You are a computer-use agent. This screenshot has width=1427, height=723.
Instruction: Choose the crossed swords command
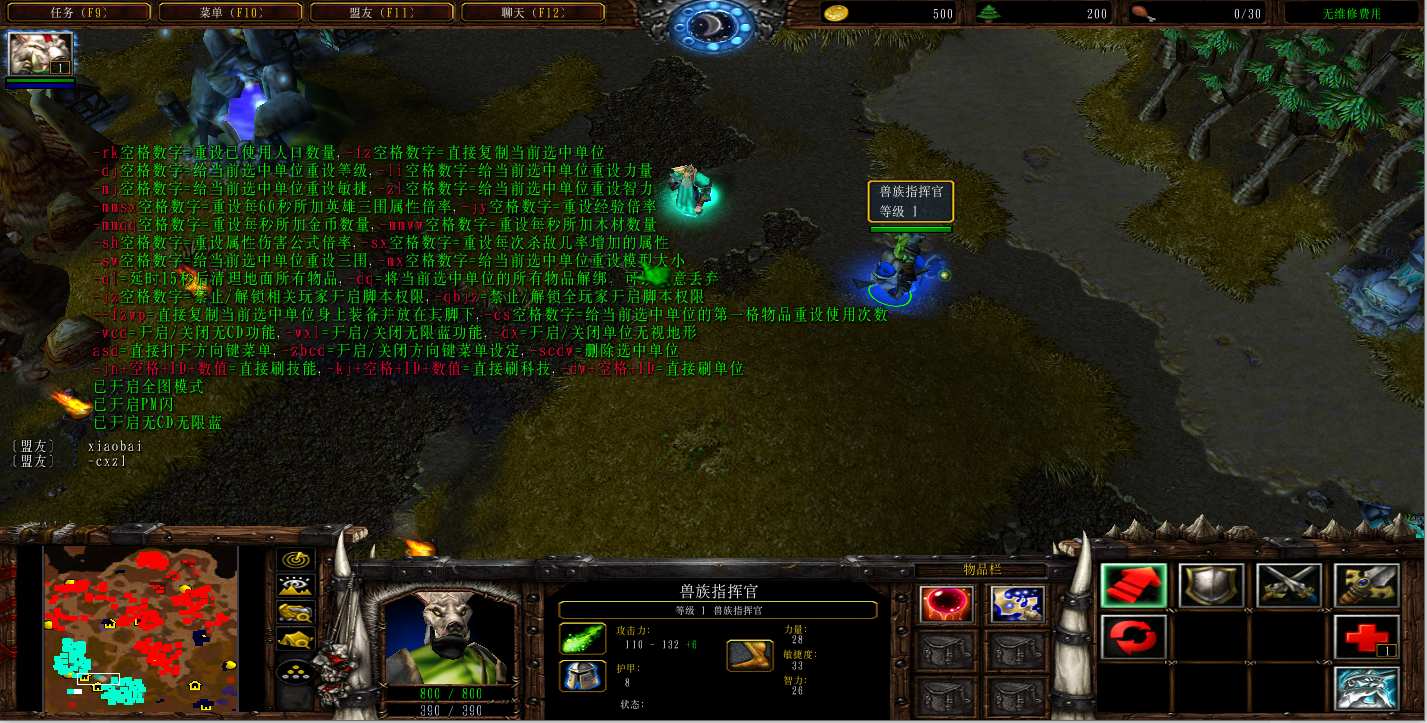1288,586
